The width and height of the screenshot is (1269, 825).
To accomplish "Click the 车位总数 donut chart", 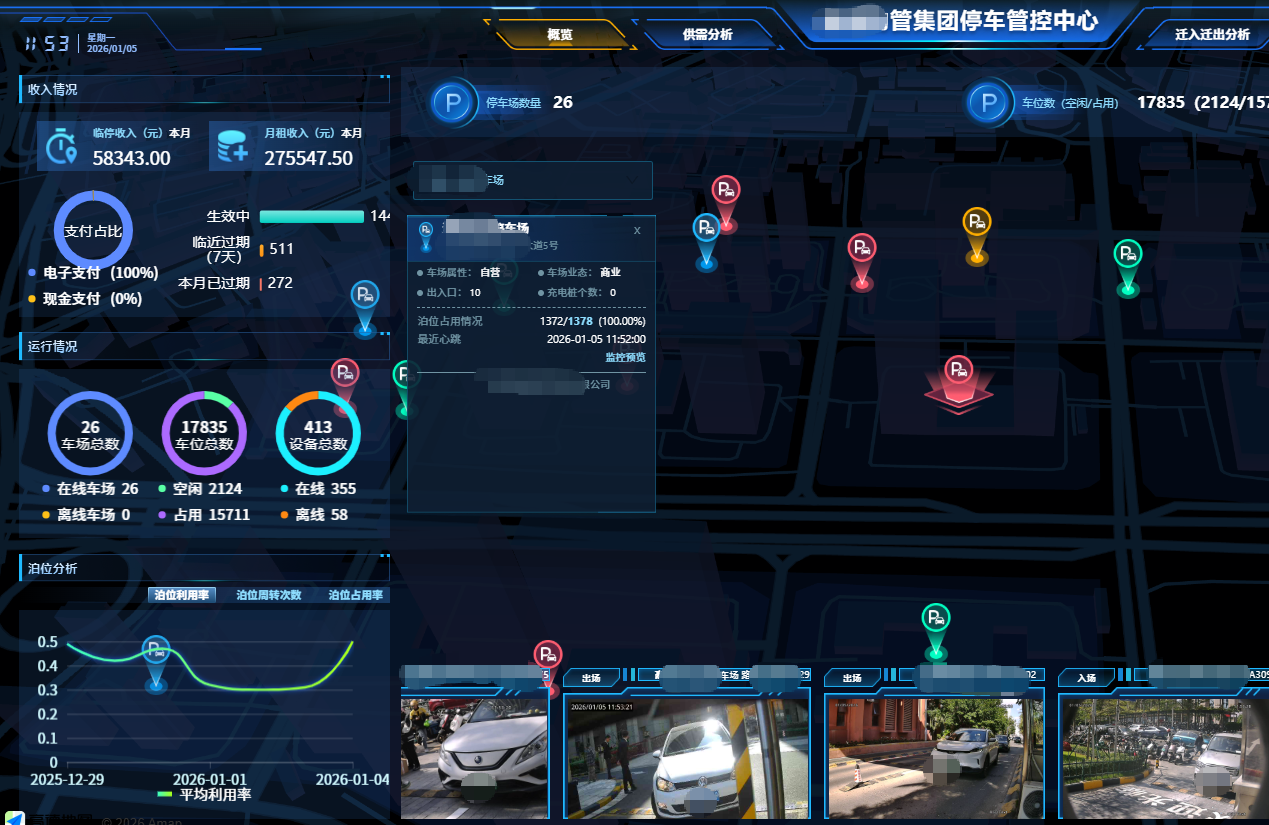I will pos(204,434).
